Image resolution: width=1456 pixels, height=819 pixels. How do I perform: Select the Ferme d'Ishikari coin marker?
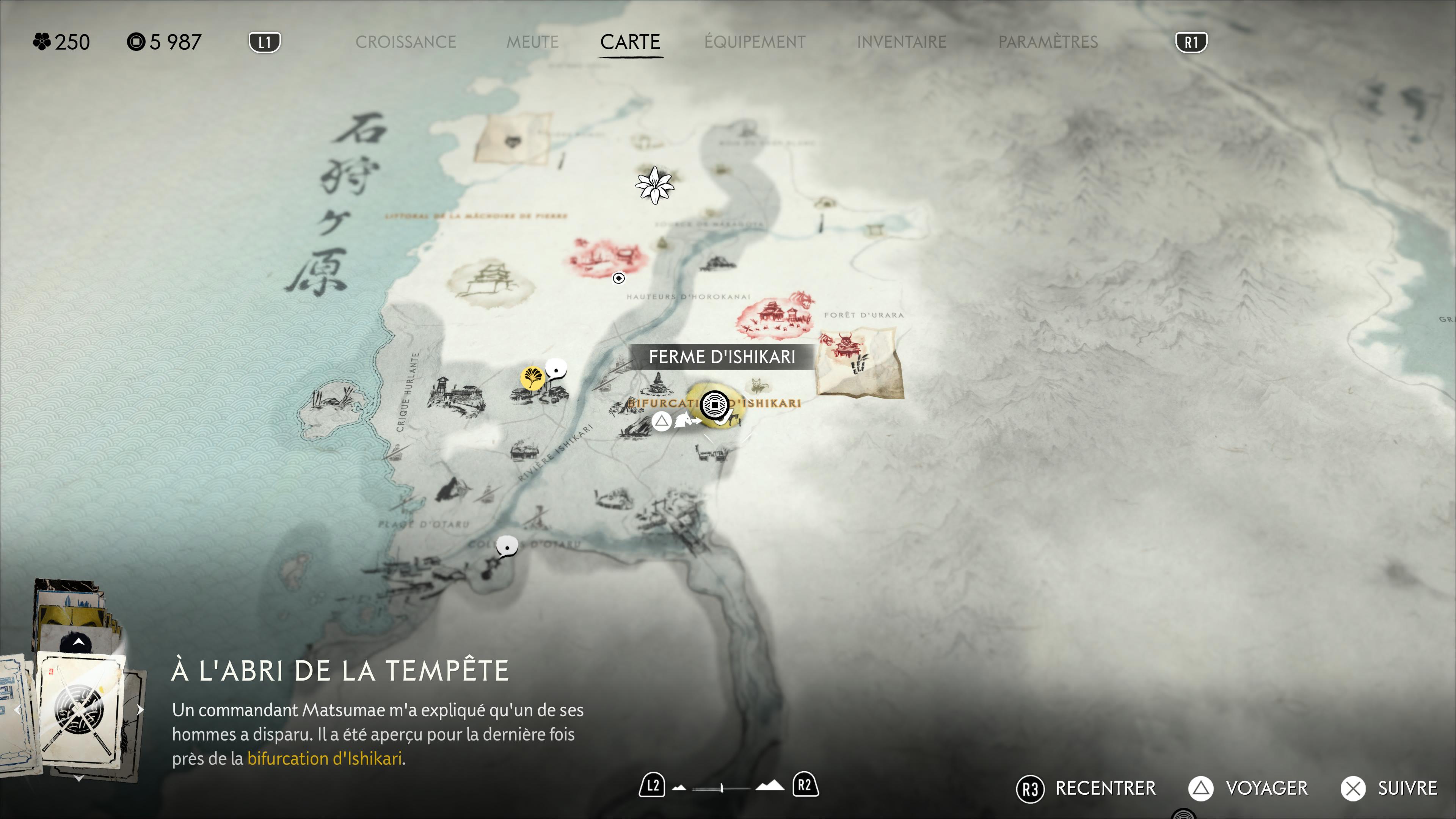point(714,405)
